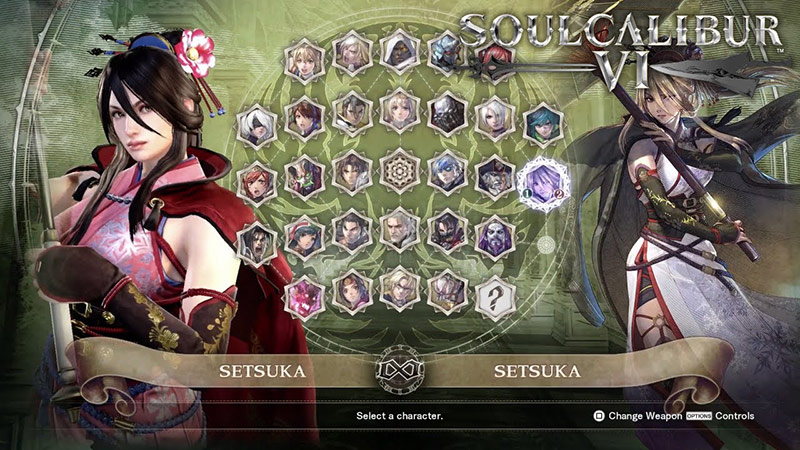Viewport: 800px width, 450px height.
Task: Select the highlighted Setsuka portrait tile
Action: click(545, 181)
